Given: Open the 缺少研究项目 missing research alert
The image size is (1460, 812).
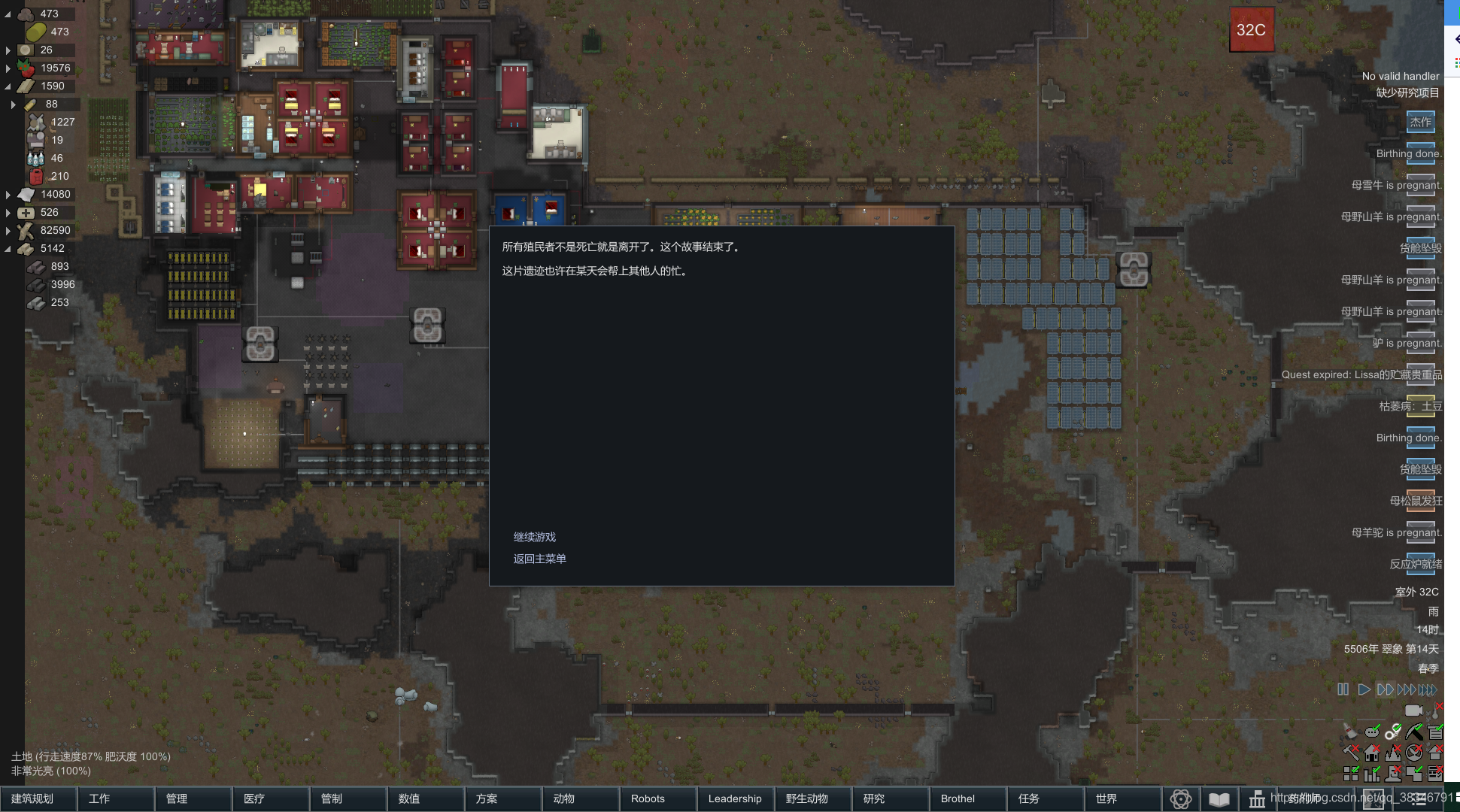Looking at the screenshot, I should (1407, 92).
